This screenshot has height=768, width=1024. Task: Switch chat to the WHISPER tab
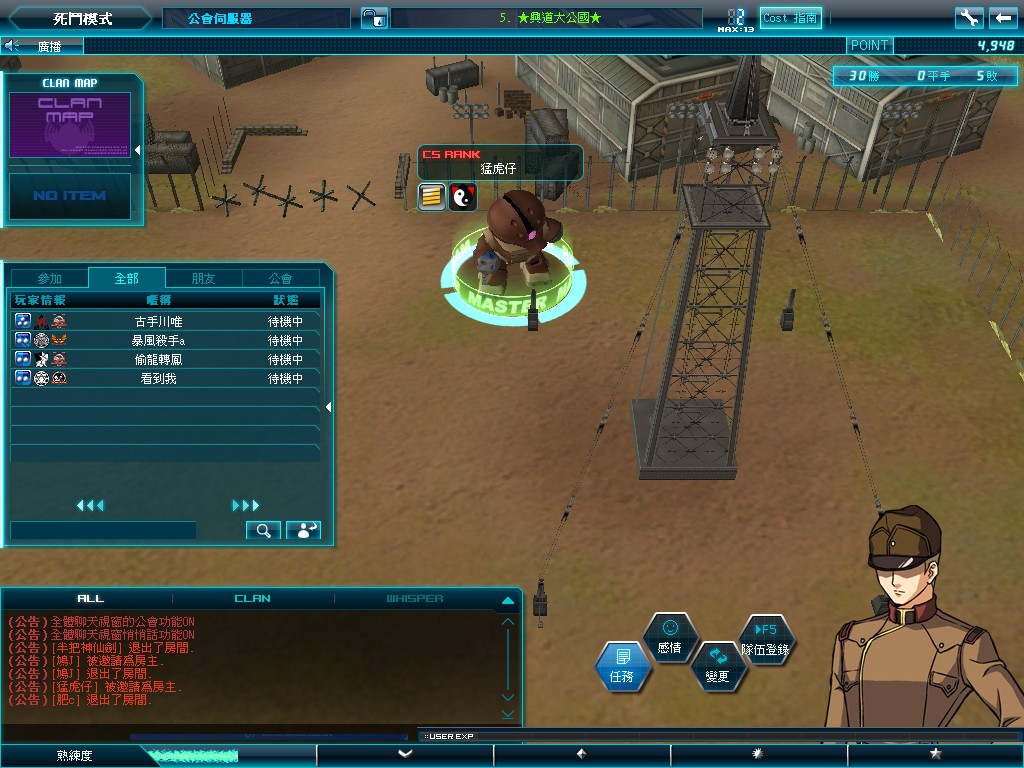(x=415, y=599)
